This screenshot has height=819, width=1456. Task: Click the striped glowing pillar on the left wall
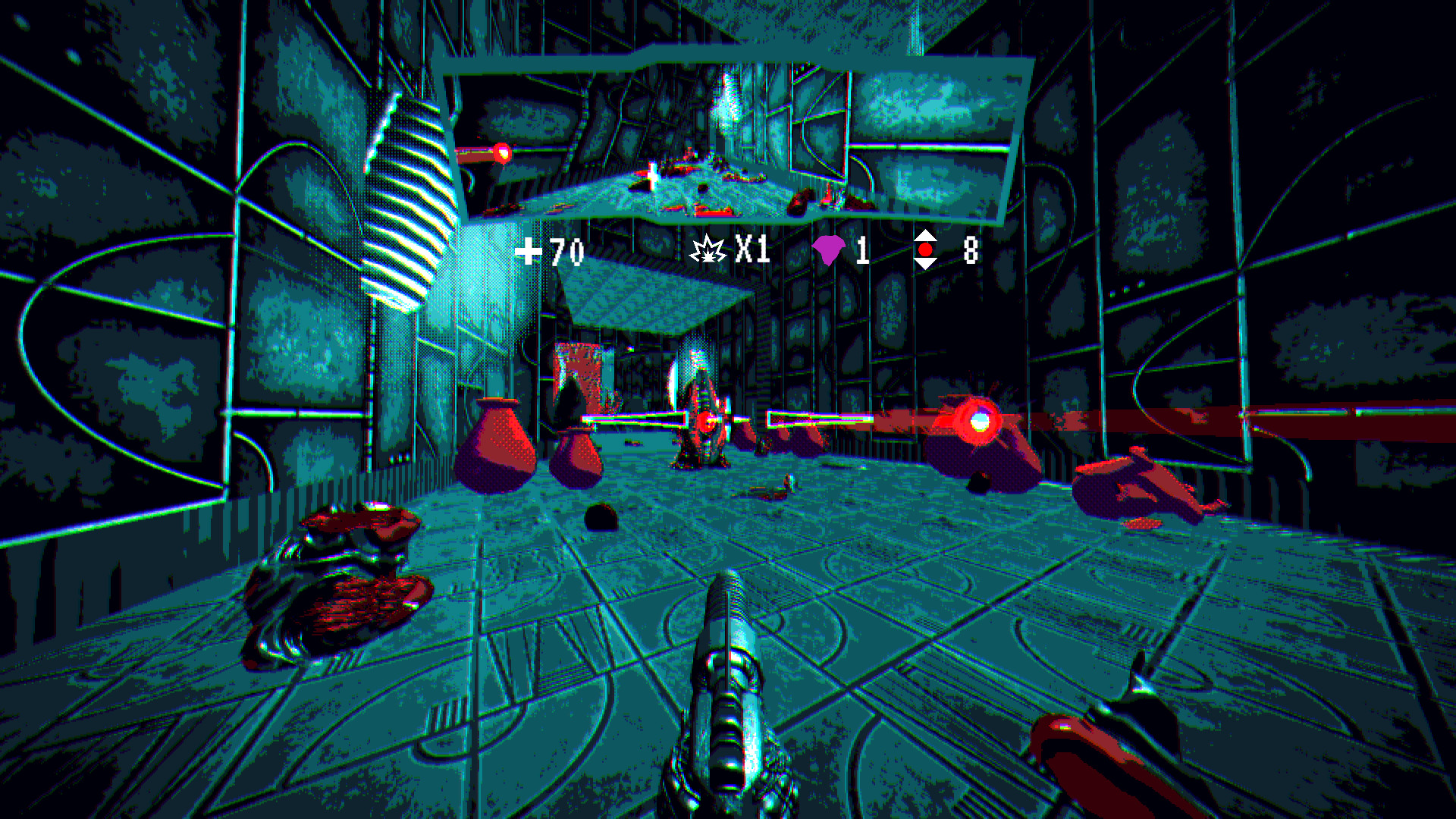coord(409,190)
